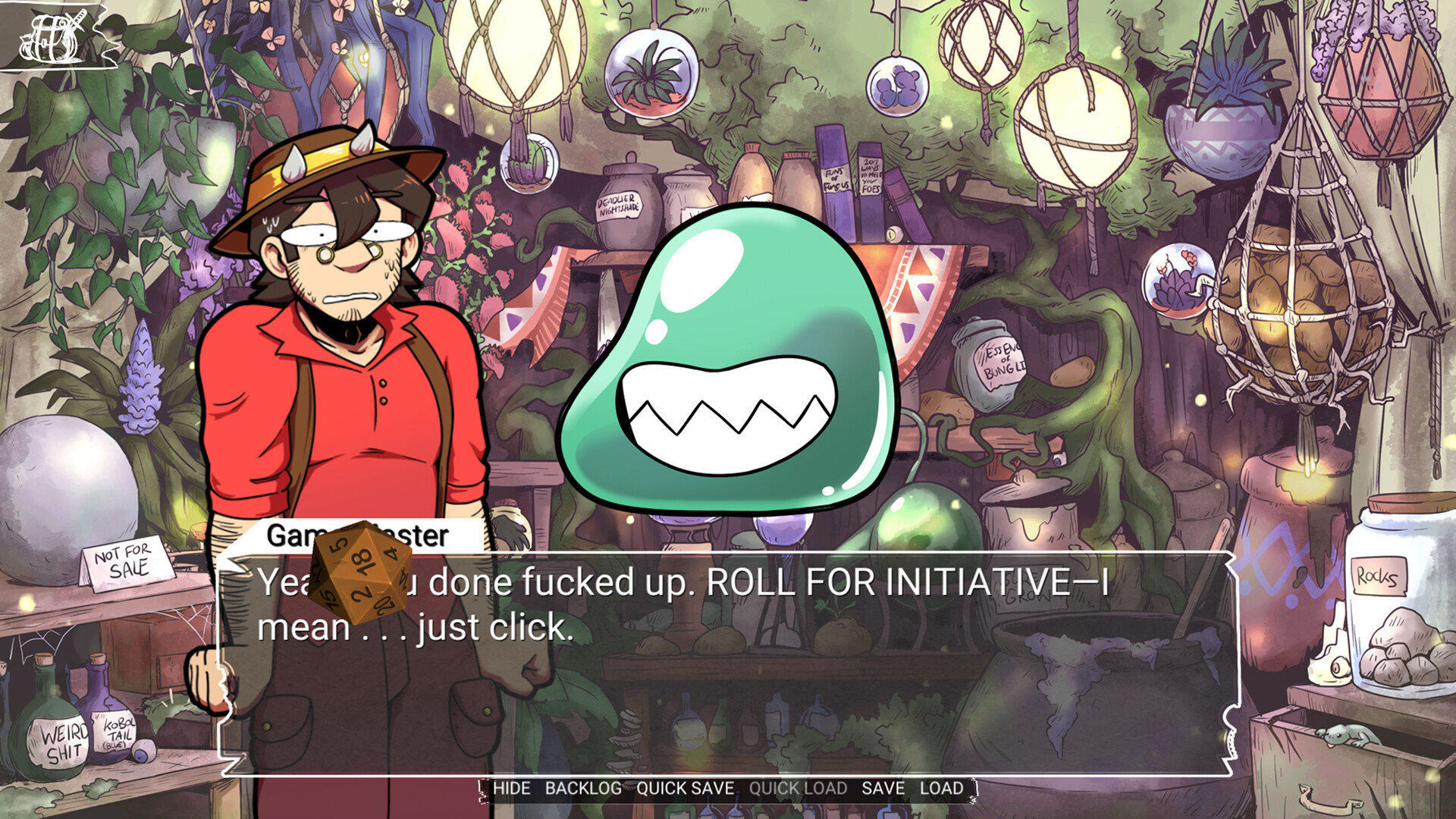Click the hanging succulent terrarium orb
Viewport: 1456px width, 819px height.
(x=648, y=76)
